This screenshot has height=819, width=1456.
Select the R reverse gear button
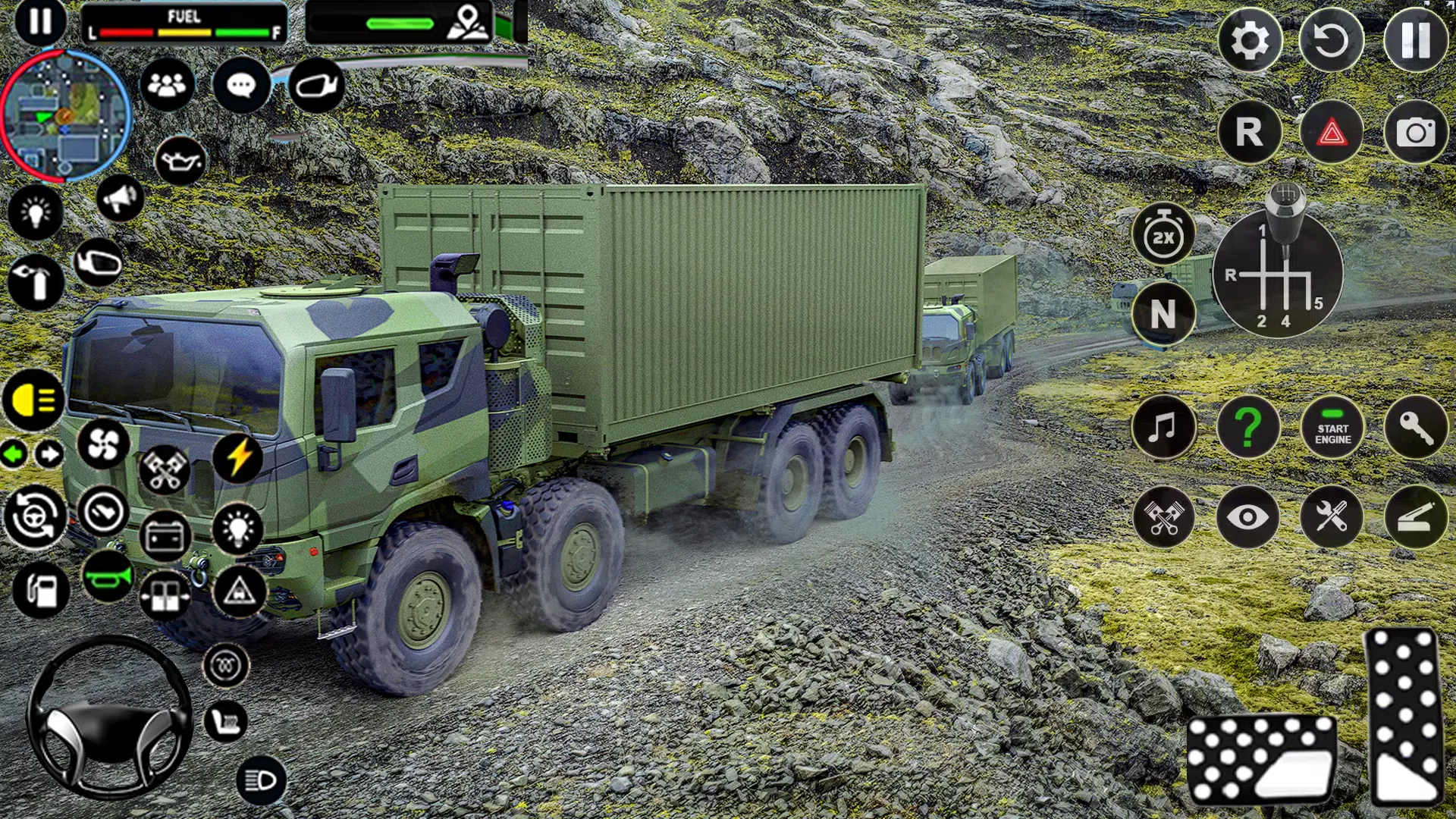(1249, 133)
